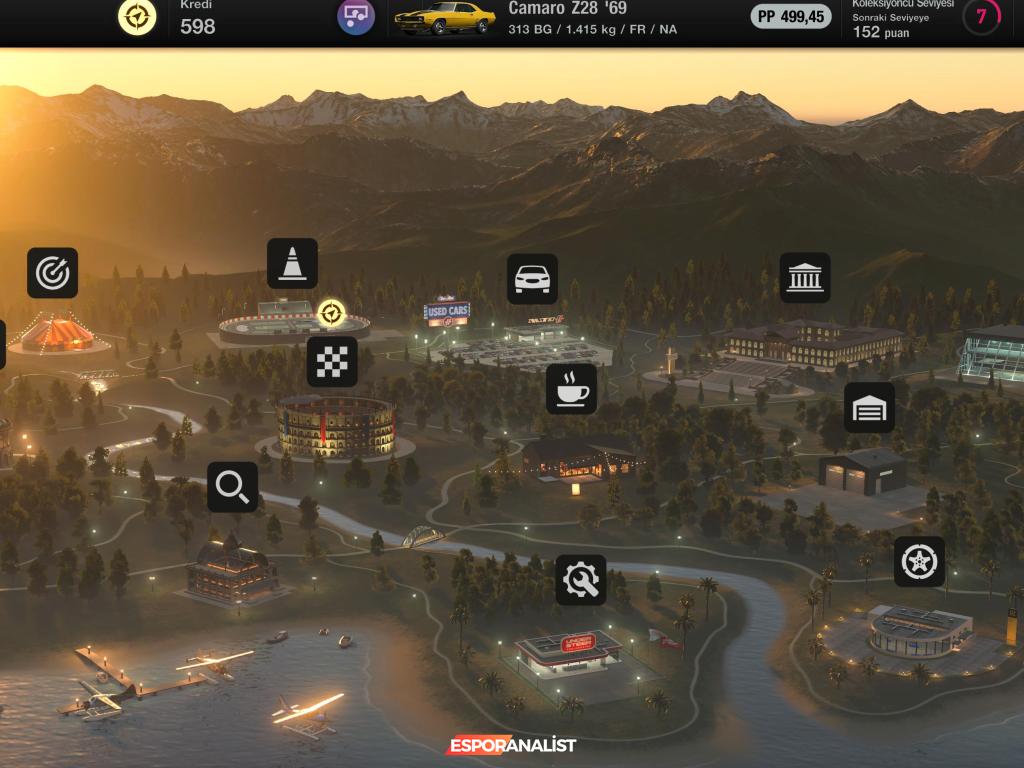Enter License Center via the traffic cone icon
The height and width of the screenshot is (768, 1024).
[x=292, y=264]
